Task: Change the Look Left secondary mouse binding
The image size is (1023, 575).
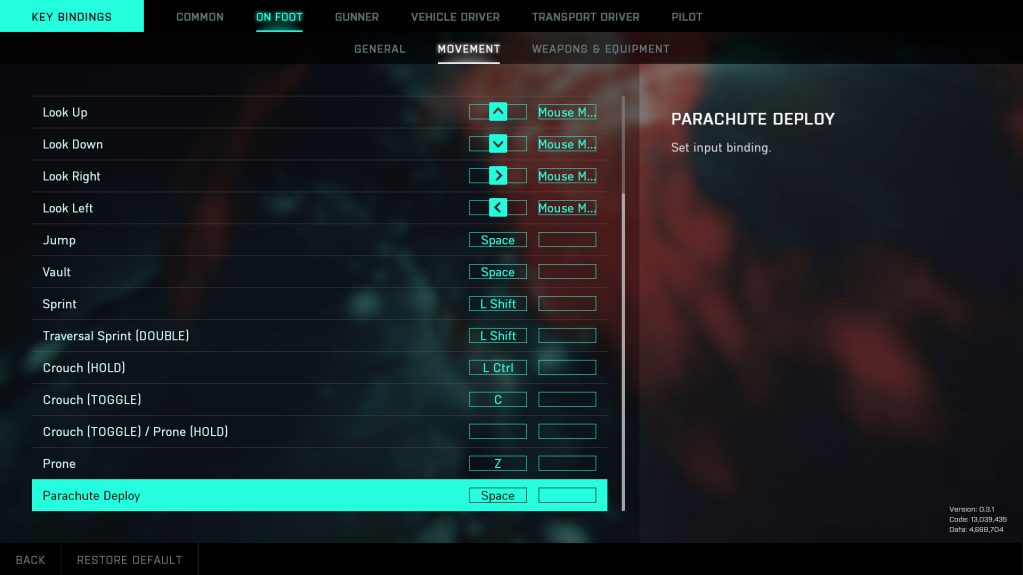Action: 567,208
